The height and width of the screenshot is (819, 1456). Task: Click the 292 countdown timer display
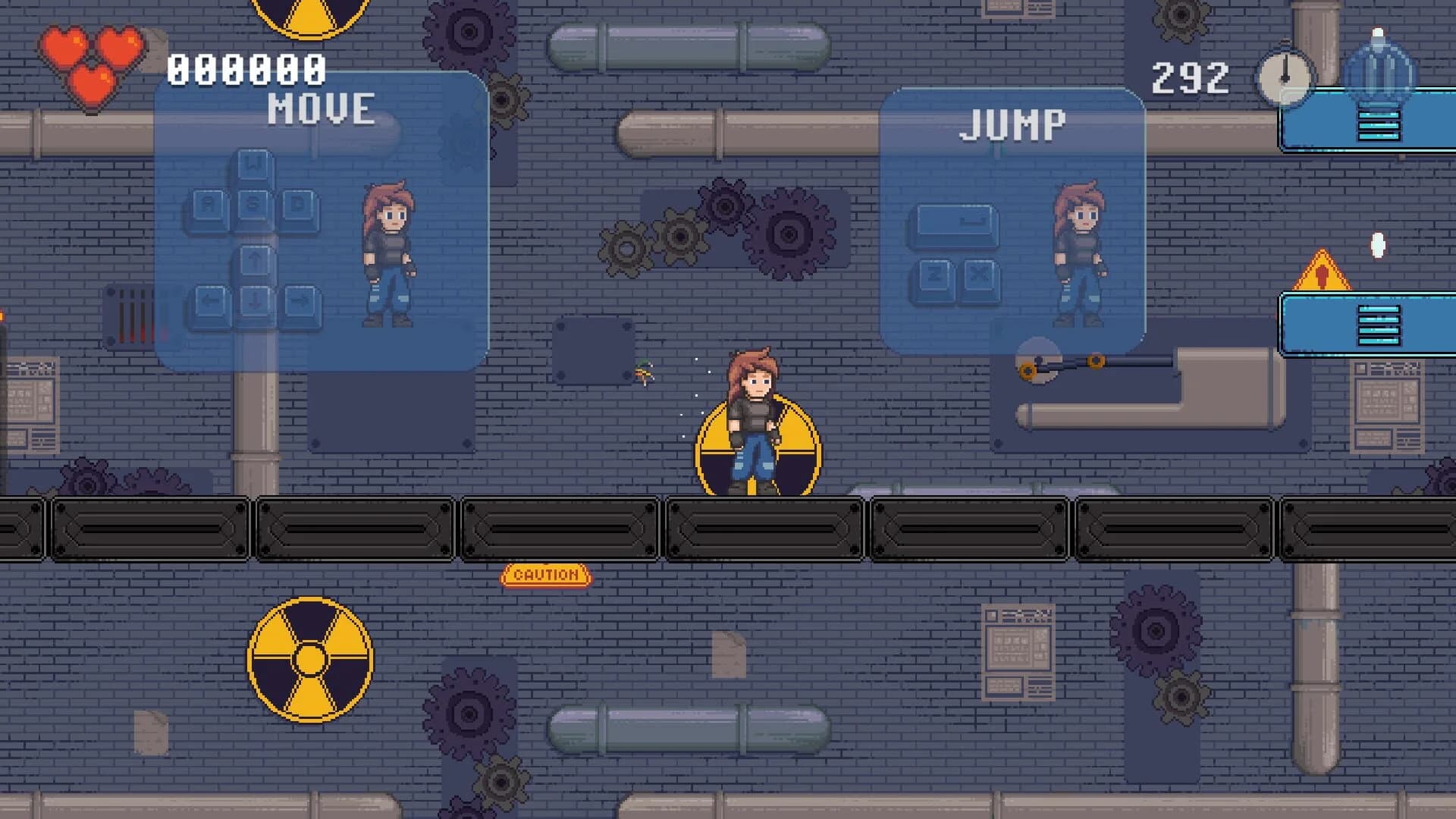[x=1191, y=76]
